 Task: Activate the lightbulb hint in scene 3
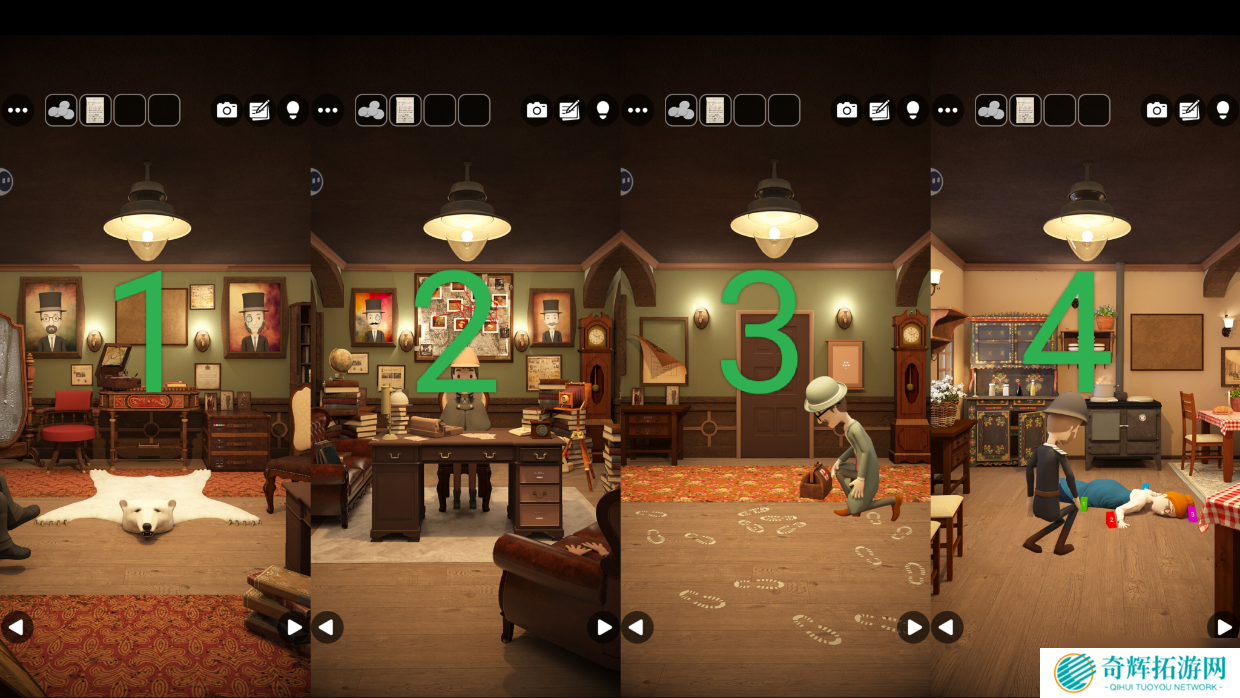click(912, 110)
